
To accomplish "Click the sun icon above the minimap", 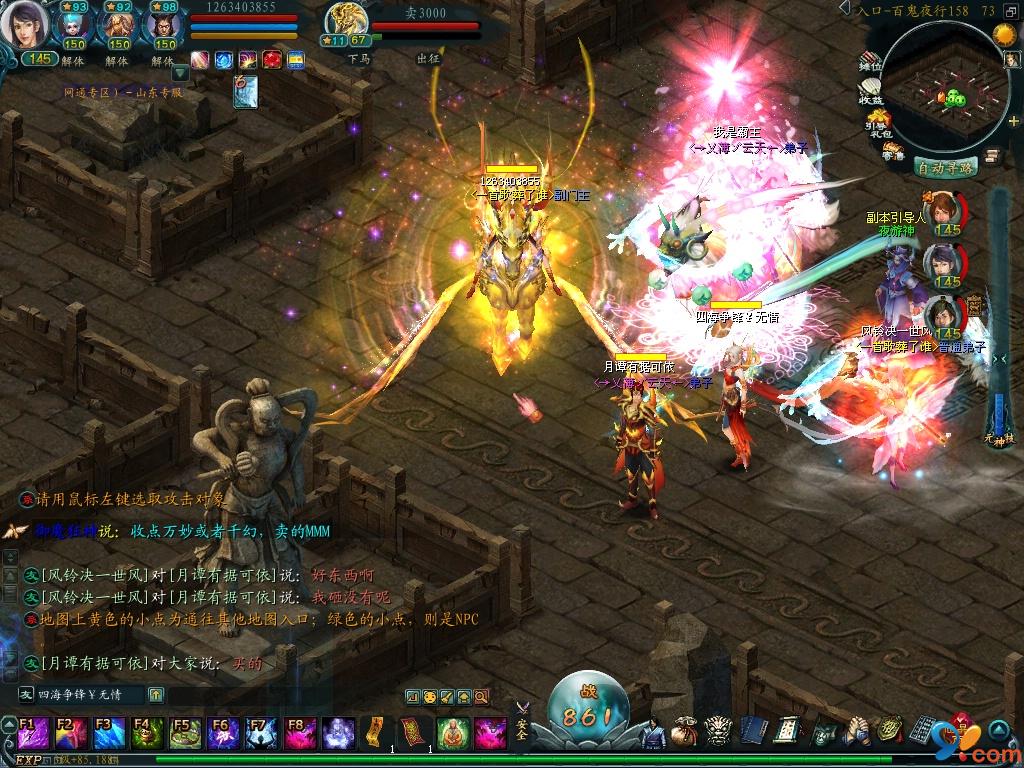I will (x=1004, y=34).
